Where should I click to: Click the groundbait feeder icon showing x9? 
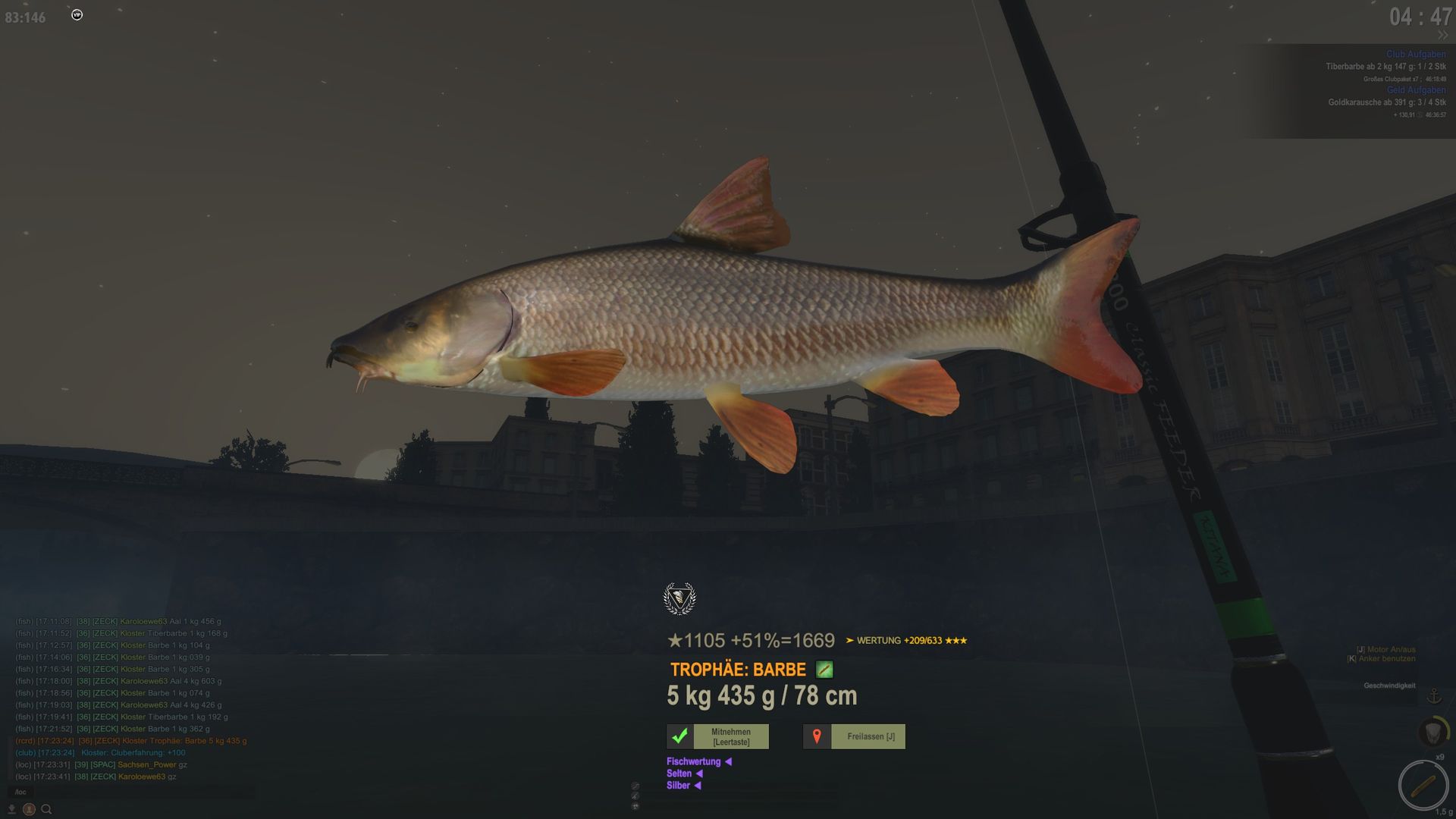(1432, 733)
